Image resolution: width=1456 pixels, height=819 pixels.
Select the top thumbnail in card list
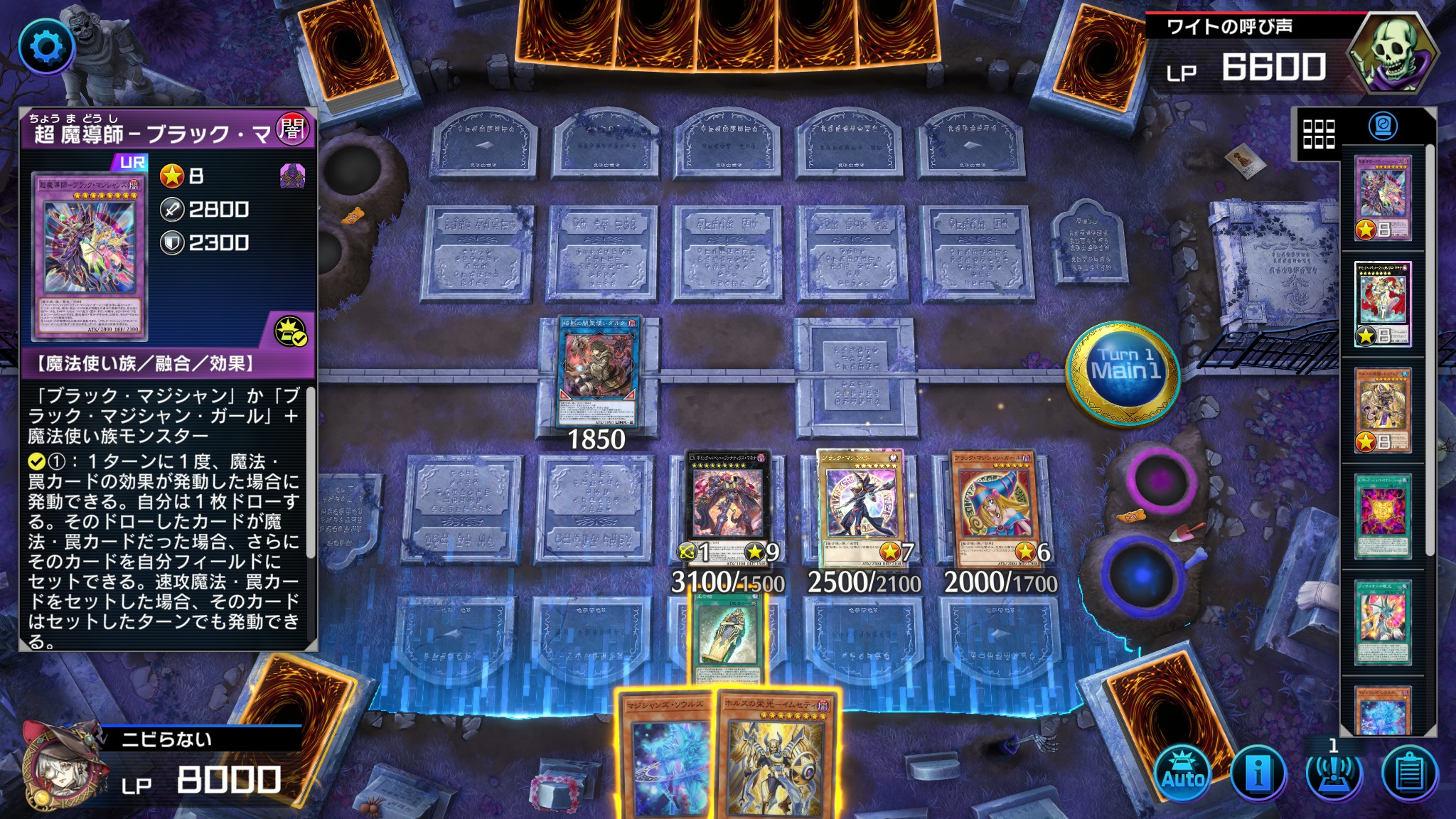click(x=1382, y=198)
